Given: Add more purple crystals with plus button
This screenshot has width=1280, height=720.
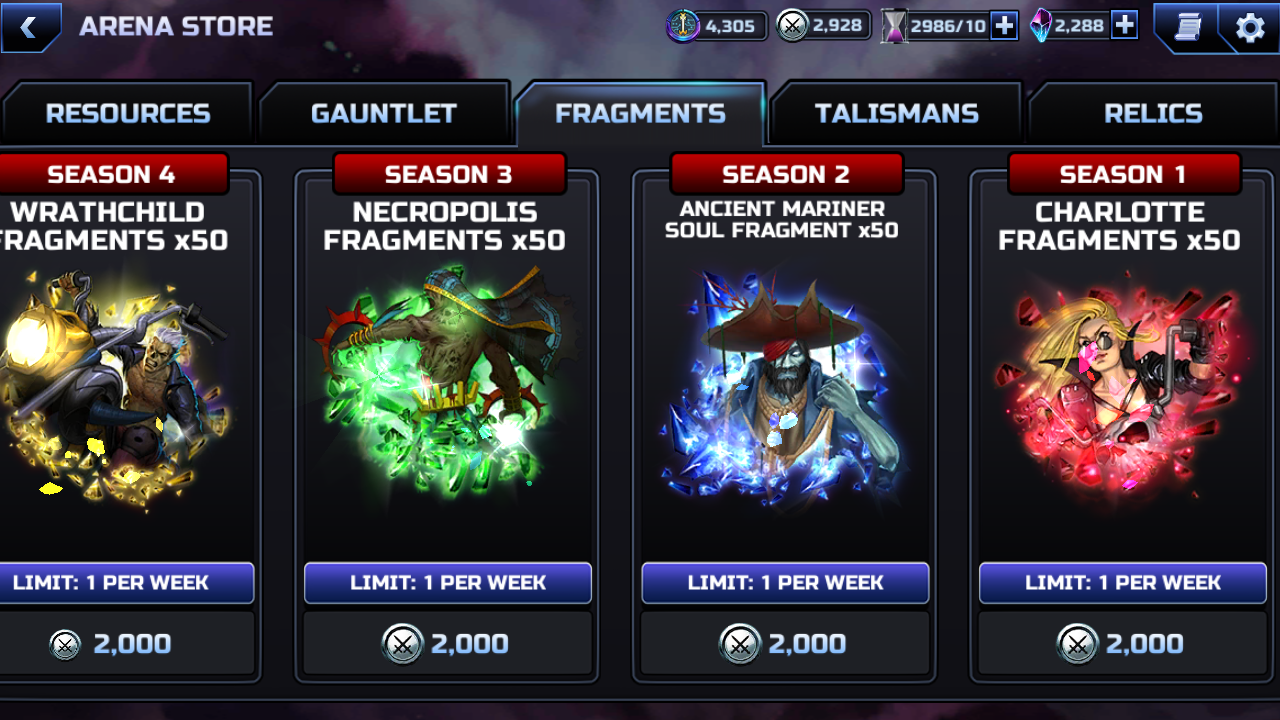Looking at the screenshot, I should coord(1124,26).
